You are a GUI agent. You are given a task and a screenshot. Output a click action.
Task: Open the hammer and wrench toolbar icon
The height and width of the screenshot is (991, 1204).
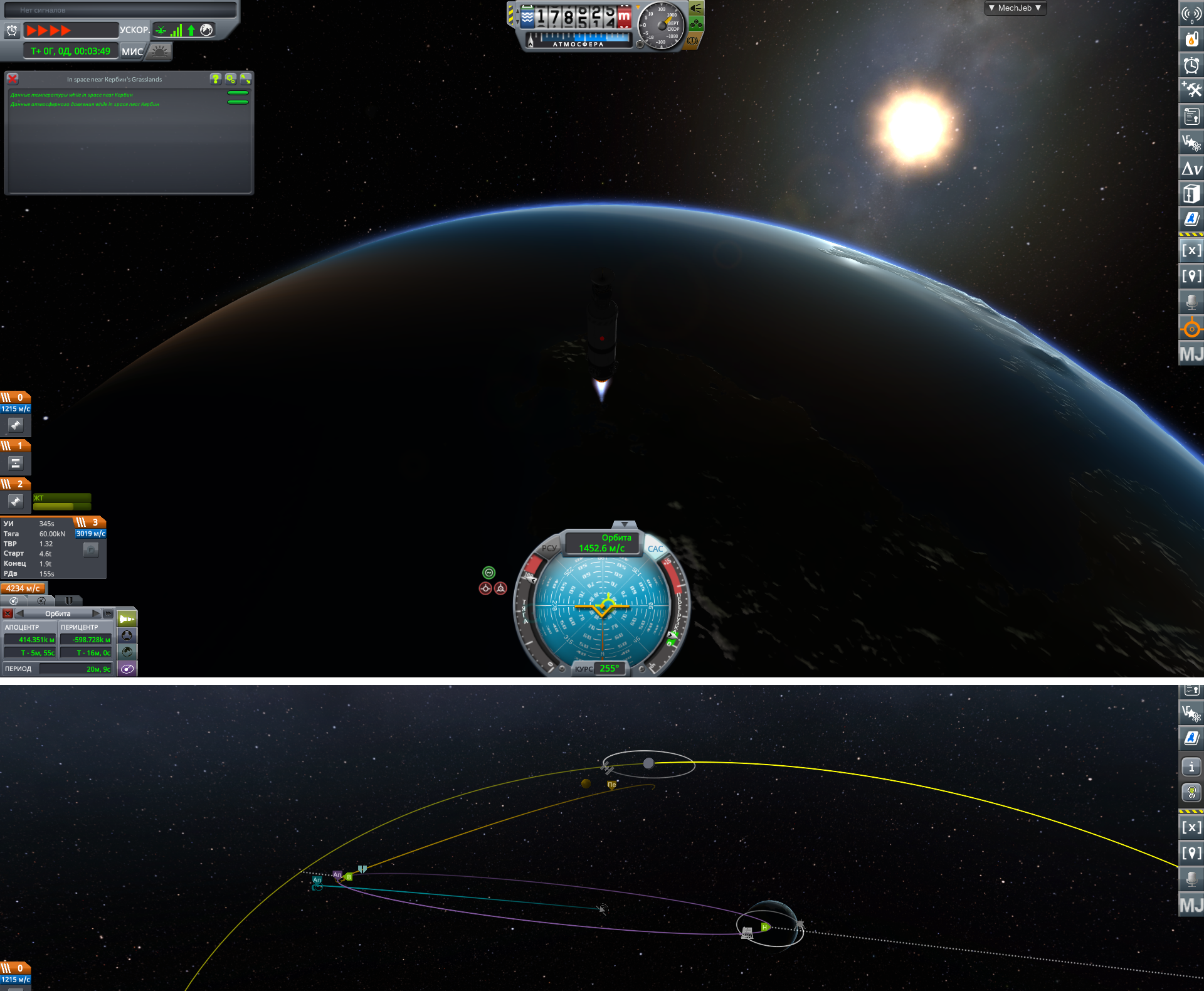click(x=1191, y=90)
